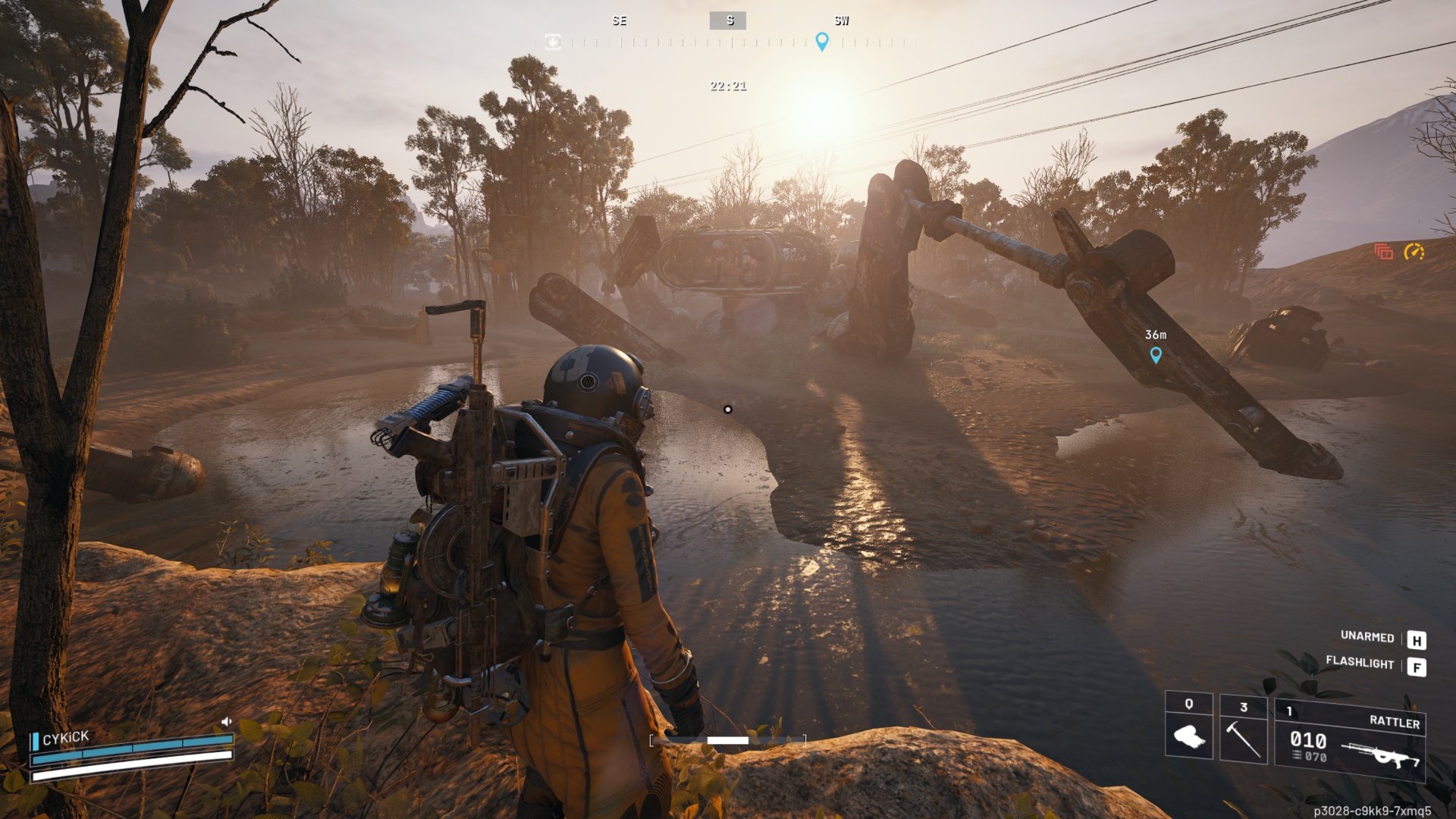The image size is (1456, 819).
Task: Select the Rattler weapon slot
Action: [1350, 741]
